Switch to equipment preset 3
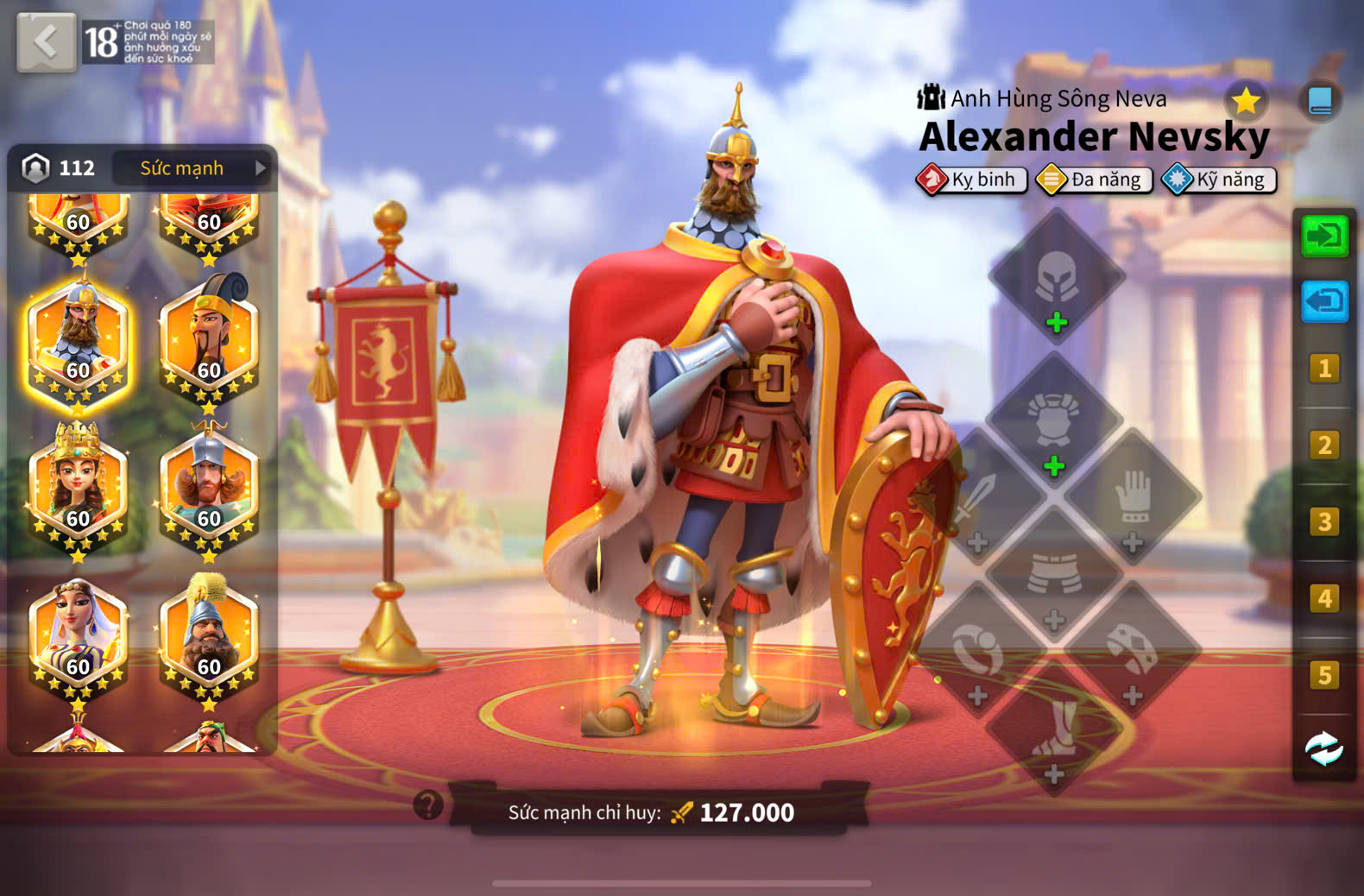This screenshot has height=896, width=1364. click(1324, 522)
